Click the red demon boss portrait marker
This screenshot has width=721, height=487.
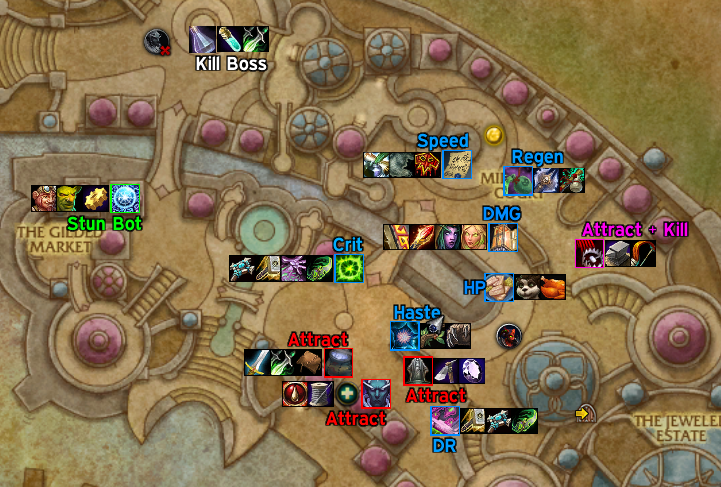click(x=509, y=335)
